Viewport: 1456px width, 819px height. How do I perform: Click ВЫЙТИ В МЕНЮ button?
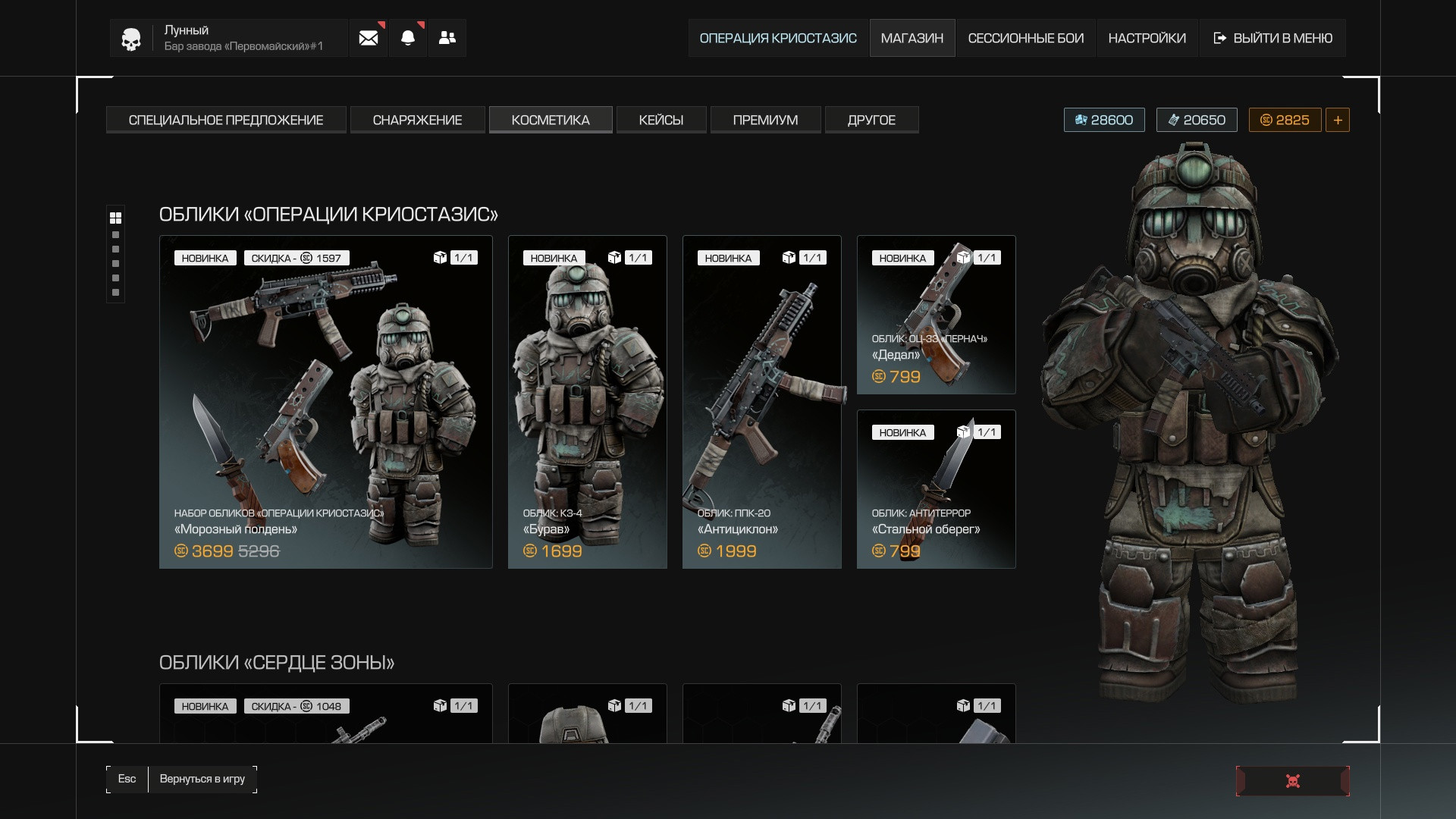tap(1272, 38)
